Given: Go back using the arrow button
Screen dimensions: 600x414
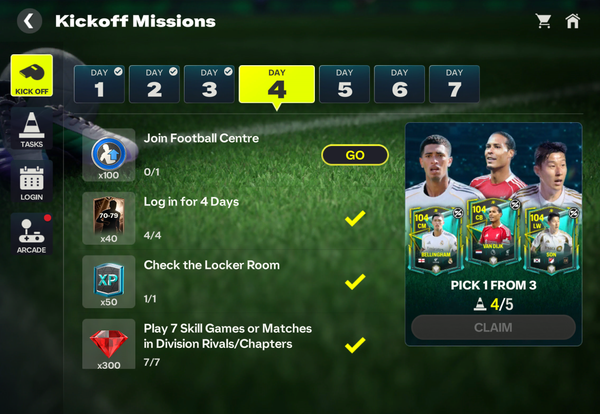Looking at the screenshot, I should coord(29,20).
